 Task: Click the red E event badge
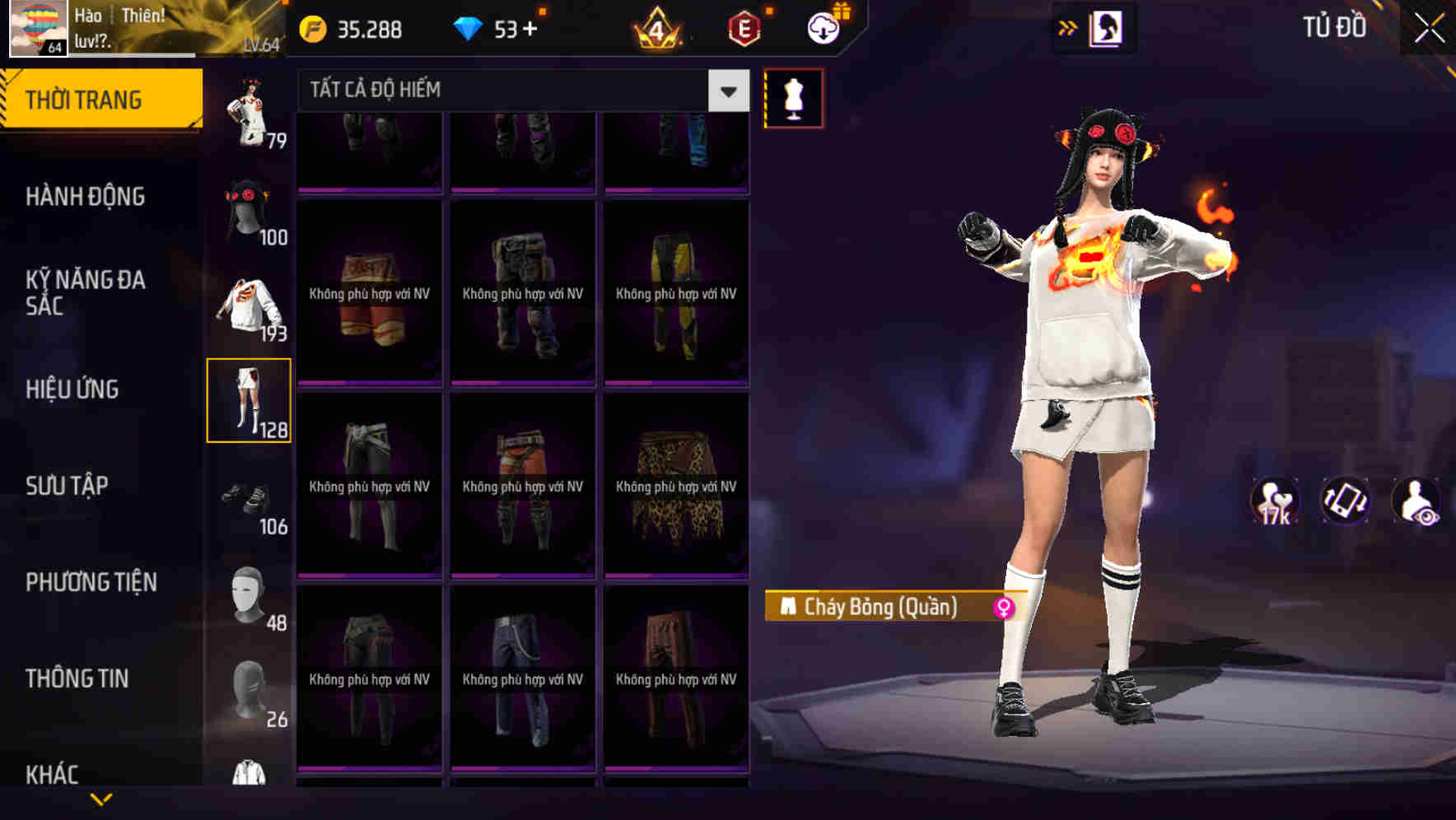744,27
